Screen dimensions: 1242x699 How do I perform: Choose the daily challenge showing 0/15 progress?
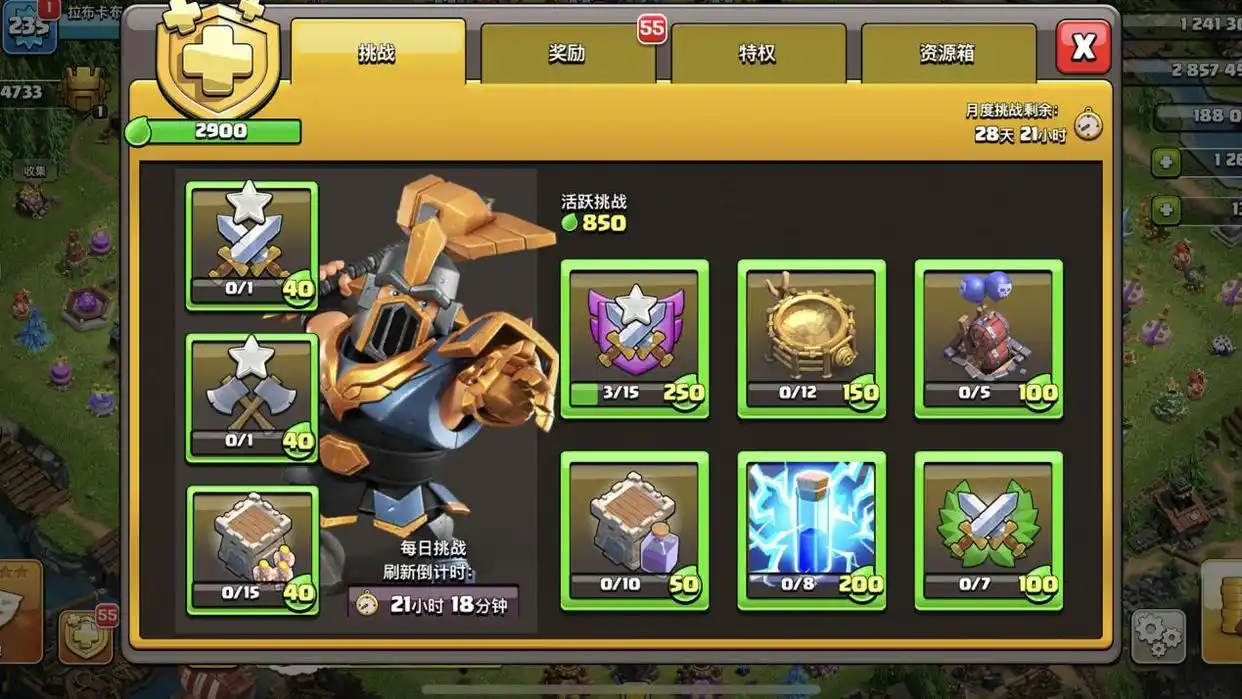pyautogui.click(x=252, y=550)
